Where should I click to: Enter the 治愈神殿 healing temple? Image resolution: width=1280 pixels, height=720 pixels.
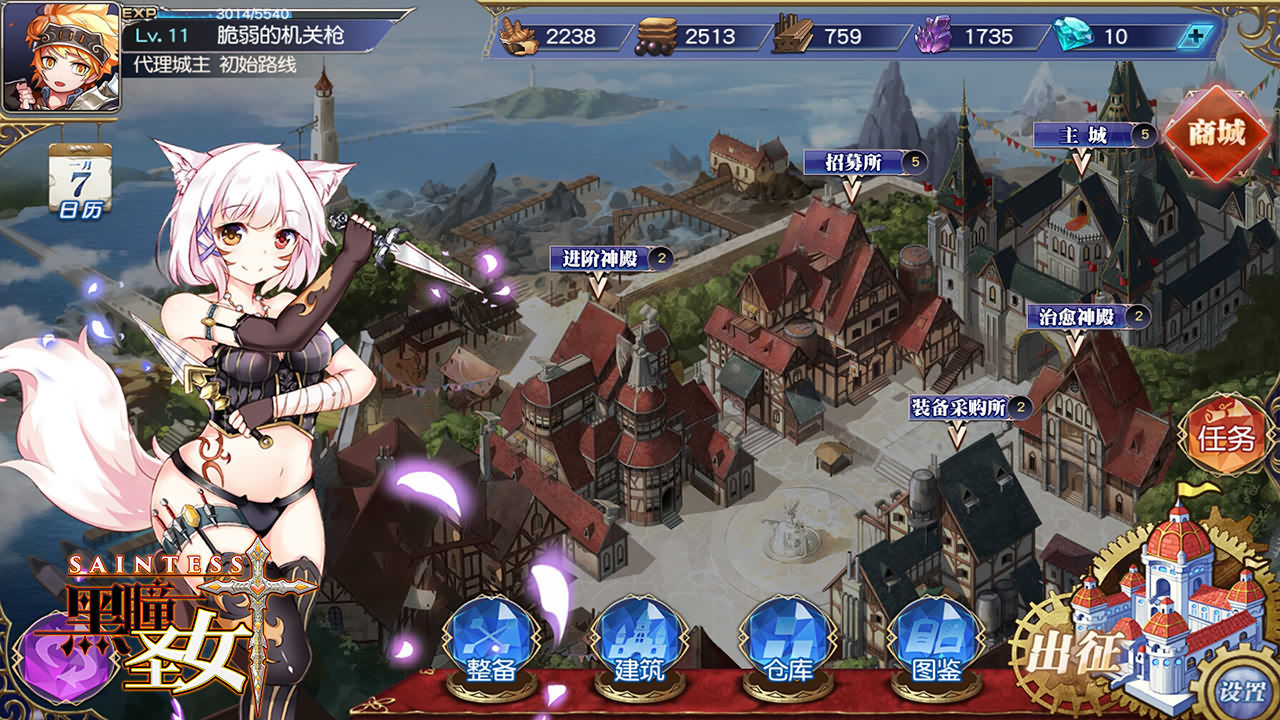click(x=1076, y=318)
